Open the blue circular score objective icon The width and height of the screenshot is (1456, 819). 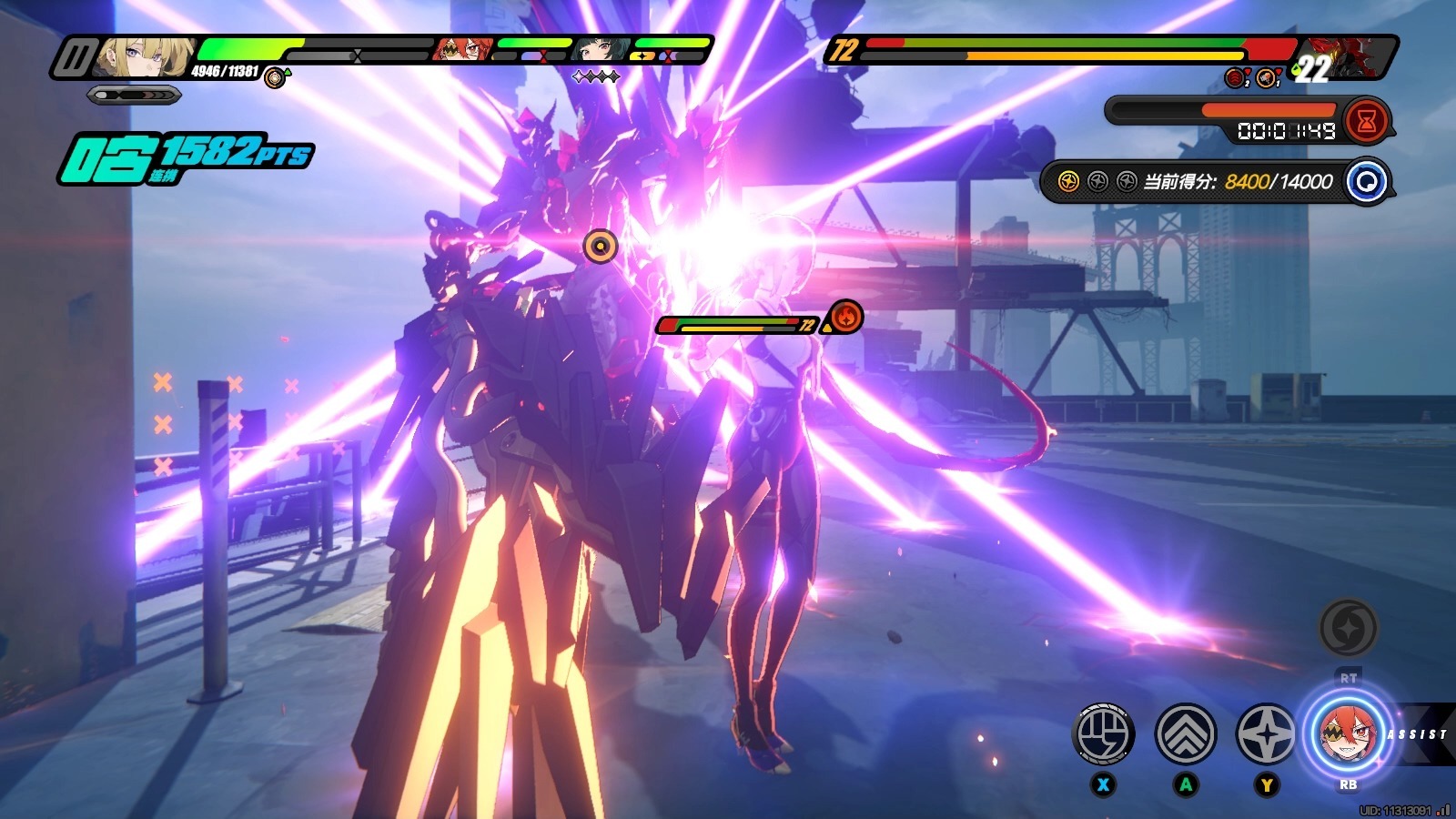click(1366, 181)
